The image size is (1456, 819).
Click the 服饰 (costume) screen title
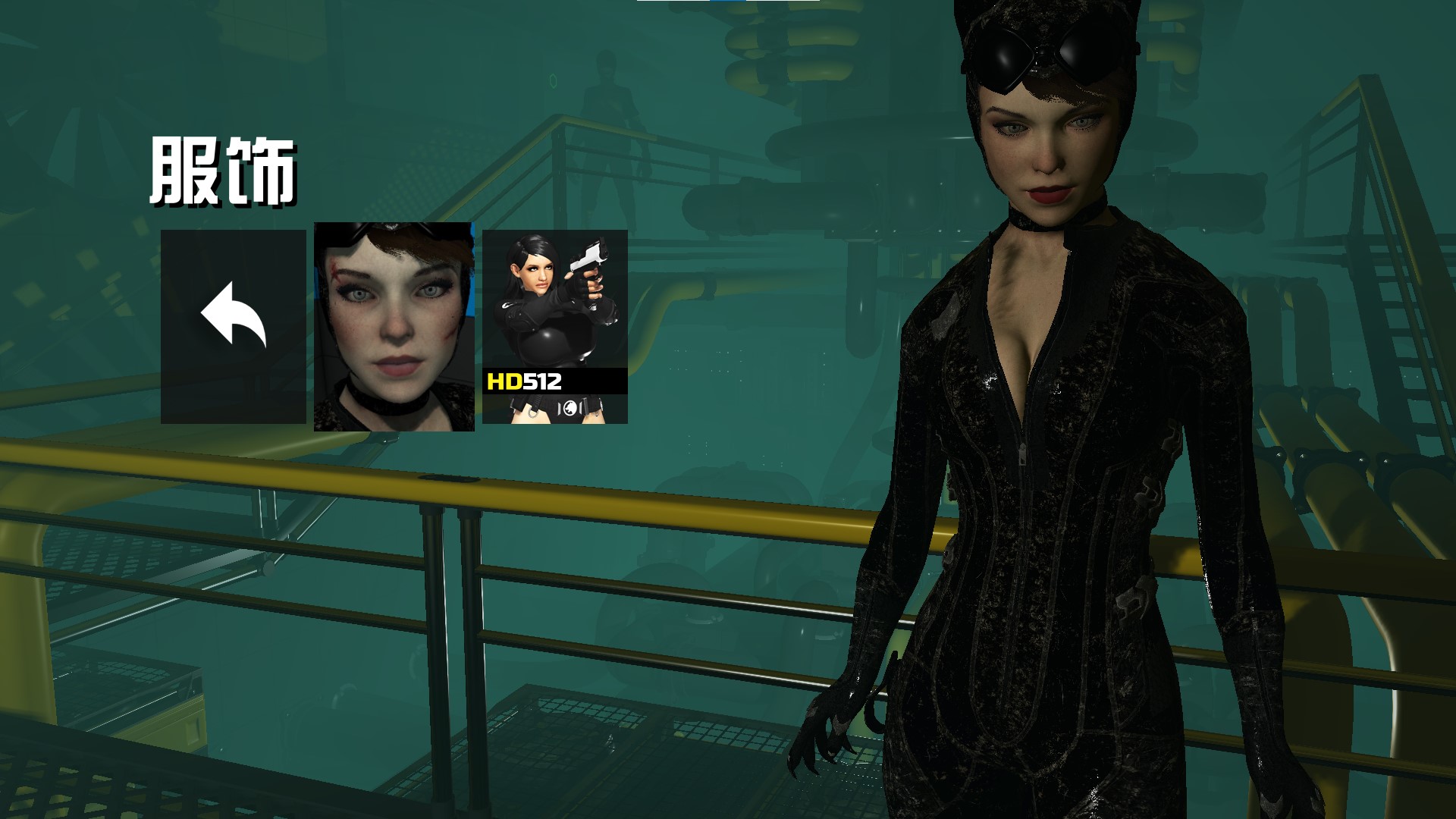[x=224, y=168]
